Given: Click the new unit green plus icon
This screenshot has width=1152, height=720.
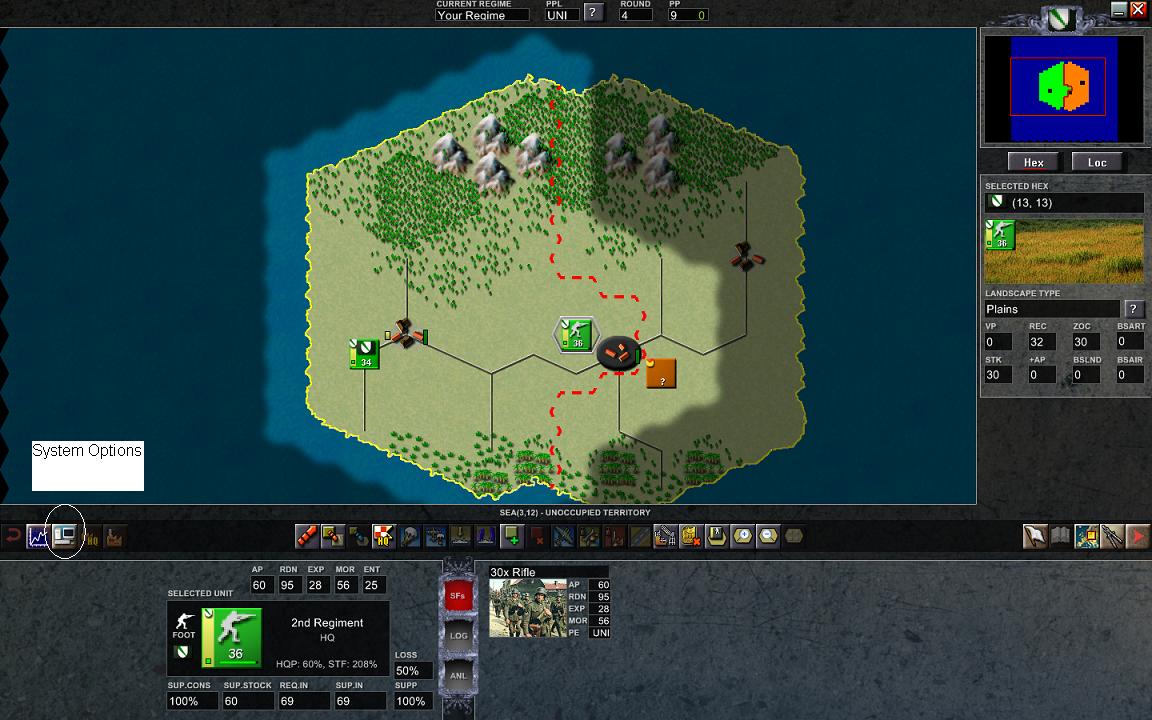Looking at the screenshot, I should click(x=512, y=536).
